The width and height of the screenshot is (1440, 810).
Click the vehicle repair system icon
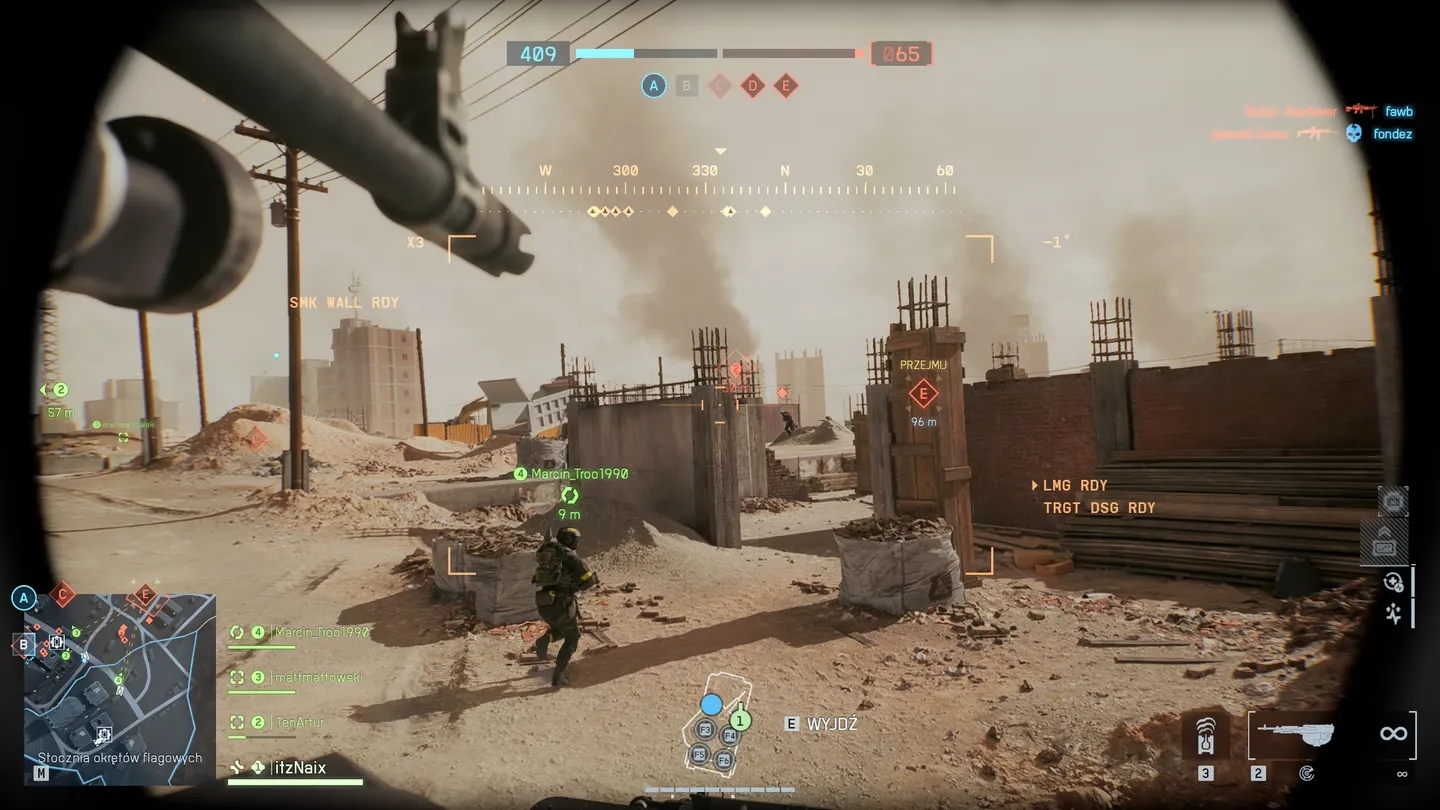[1393, 582]
